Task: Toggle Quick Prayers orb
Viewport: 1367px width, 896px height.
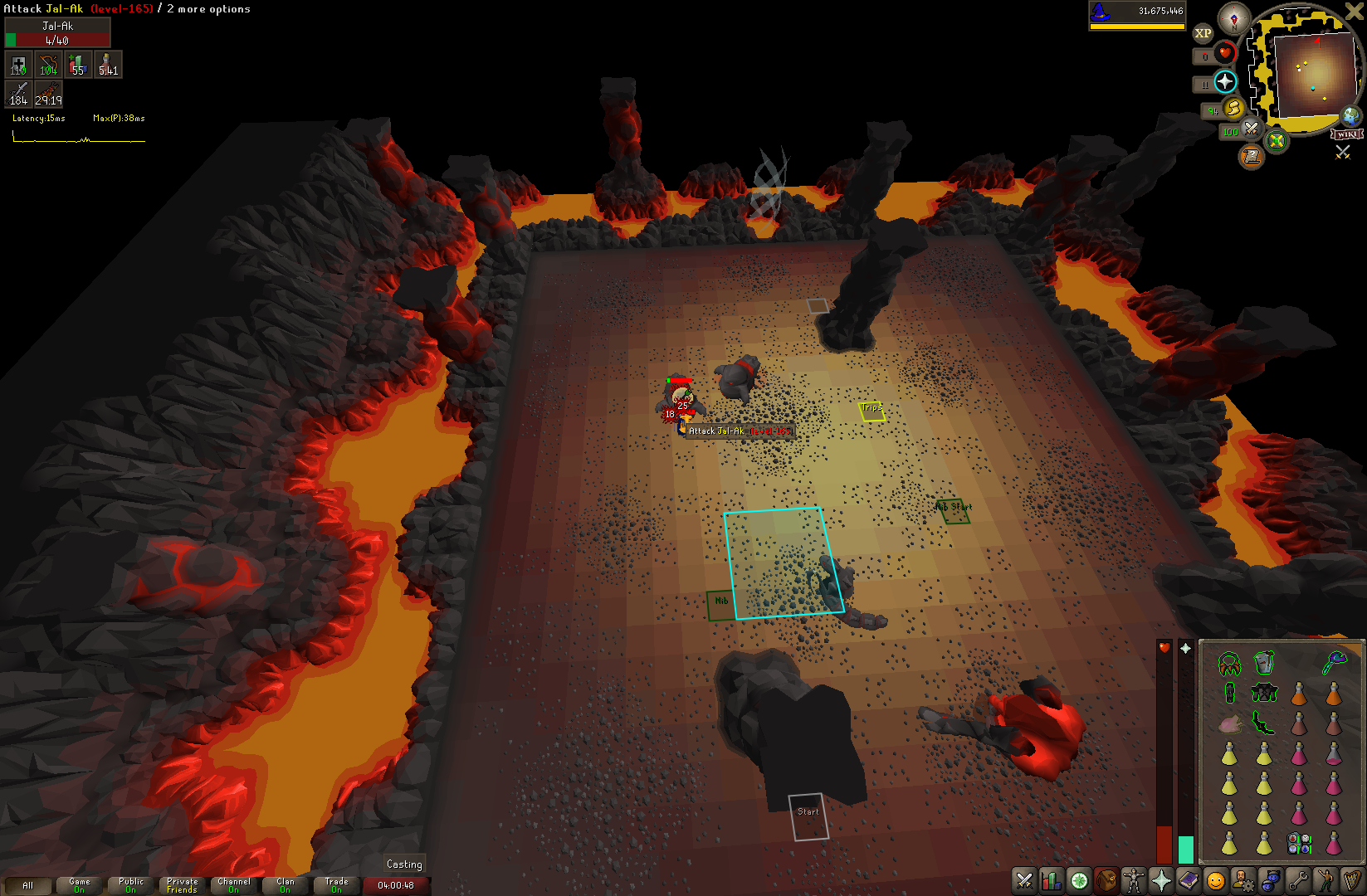Action: tap(1225, 81)
